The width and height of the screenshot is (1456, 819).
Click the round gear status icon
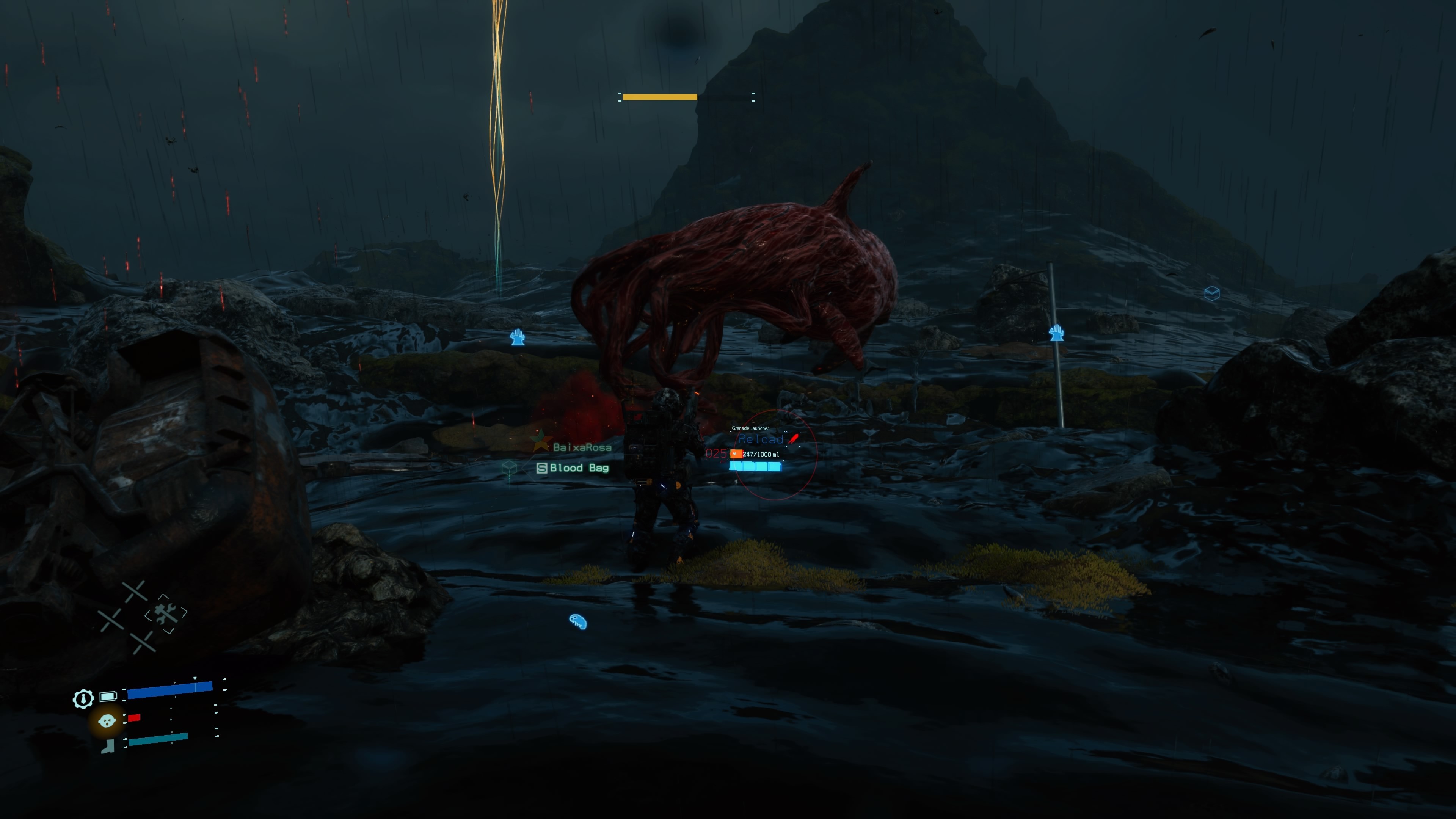pyautogui.click(x=83, y=698)
